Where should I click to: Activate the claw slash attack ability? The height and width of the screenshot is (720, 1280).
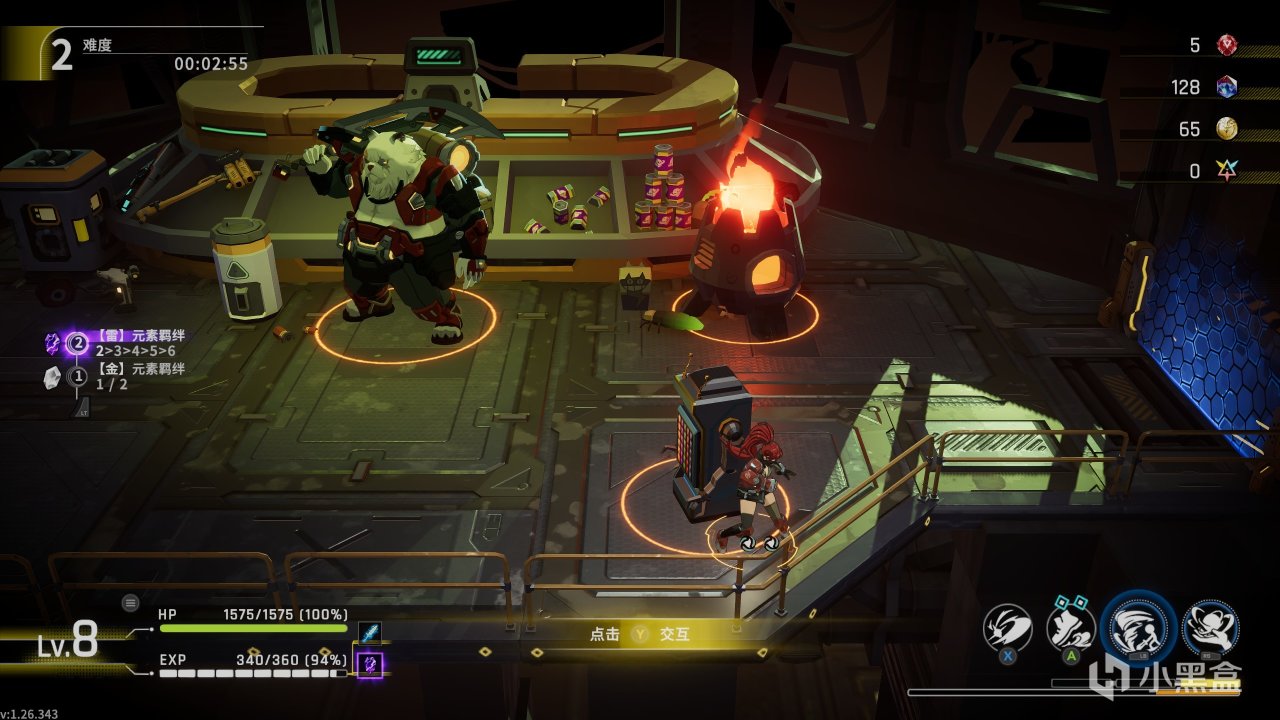pos(1006,628)
